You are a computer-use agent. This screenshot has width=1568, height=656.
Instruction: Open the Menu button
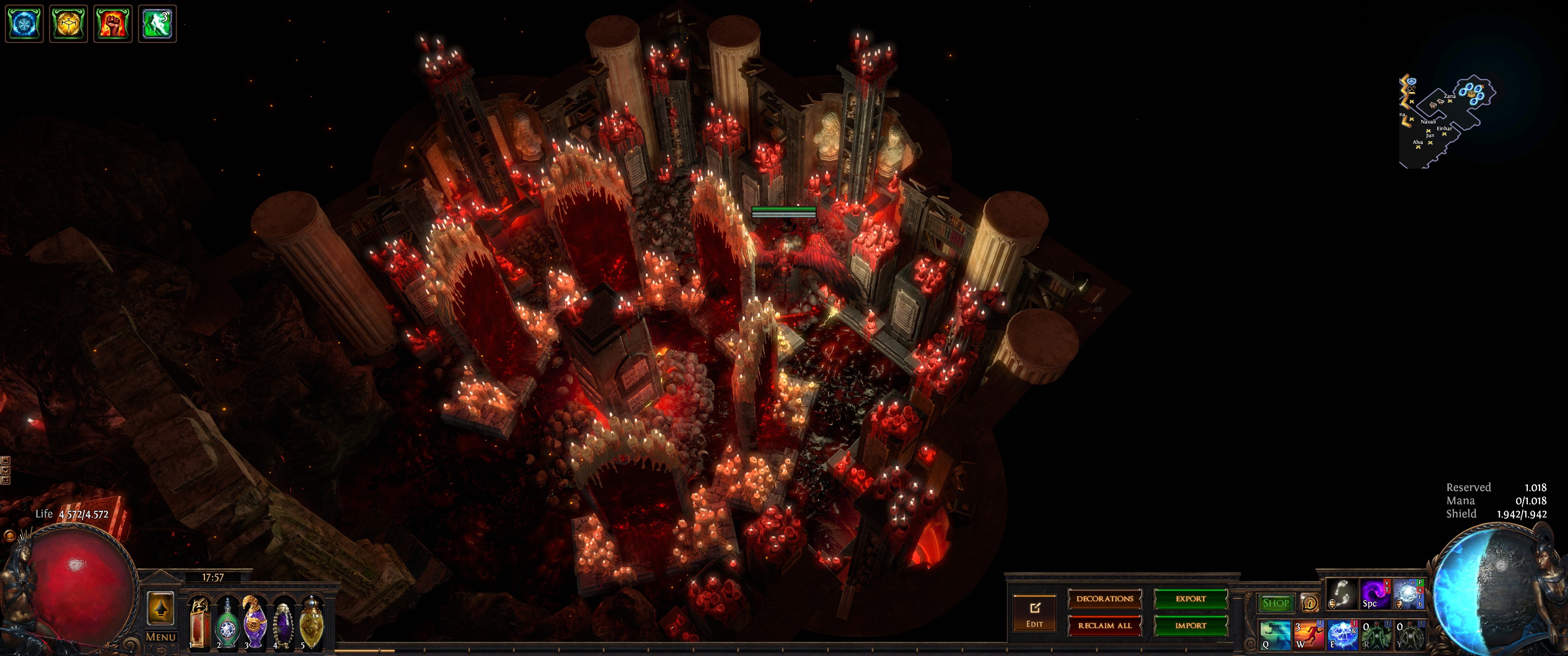coord(161,637)
